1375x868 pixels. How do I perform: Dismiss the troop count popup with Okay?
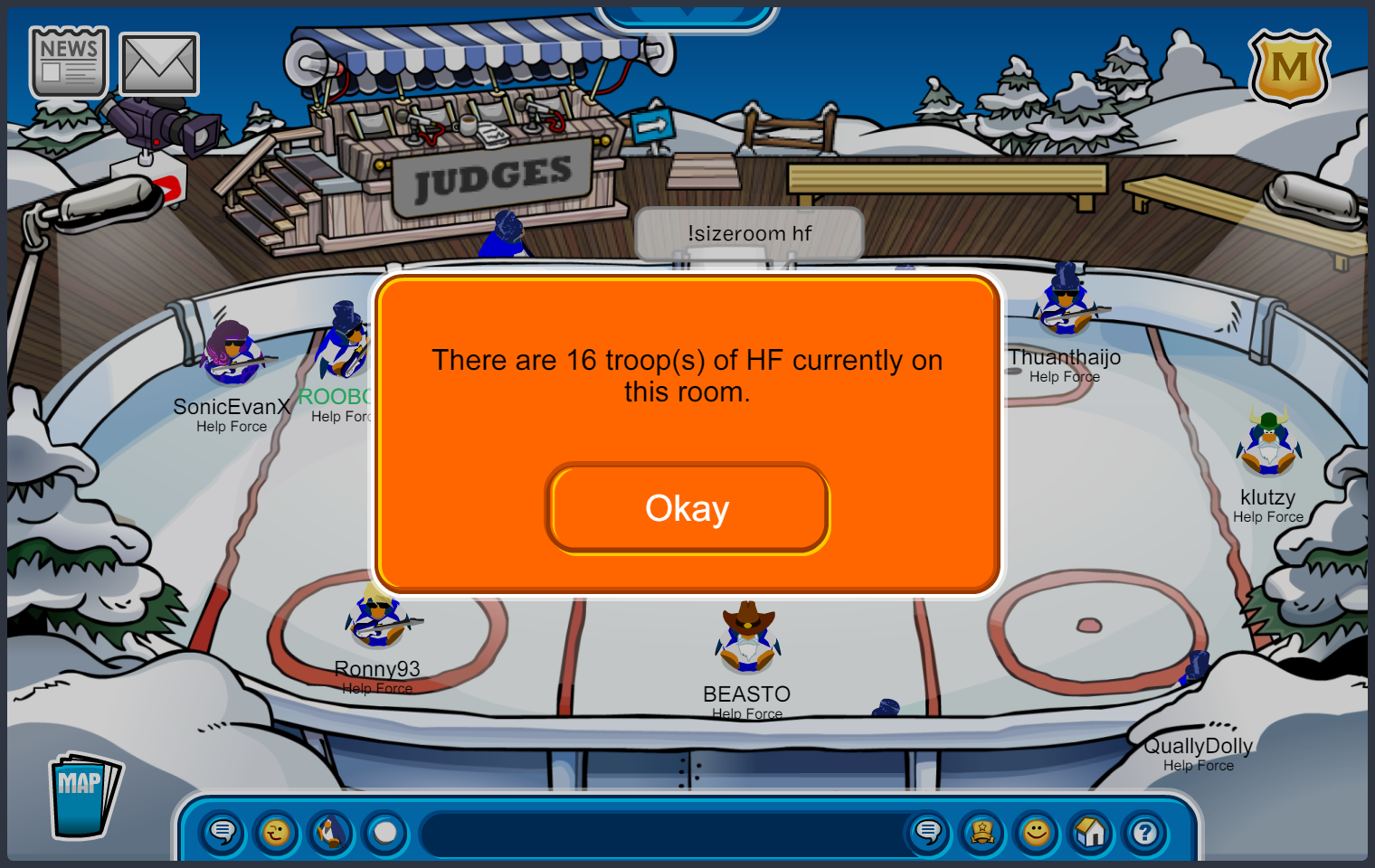[687, 508]
